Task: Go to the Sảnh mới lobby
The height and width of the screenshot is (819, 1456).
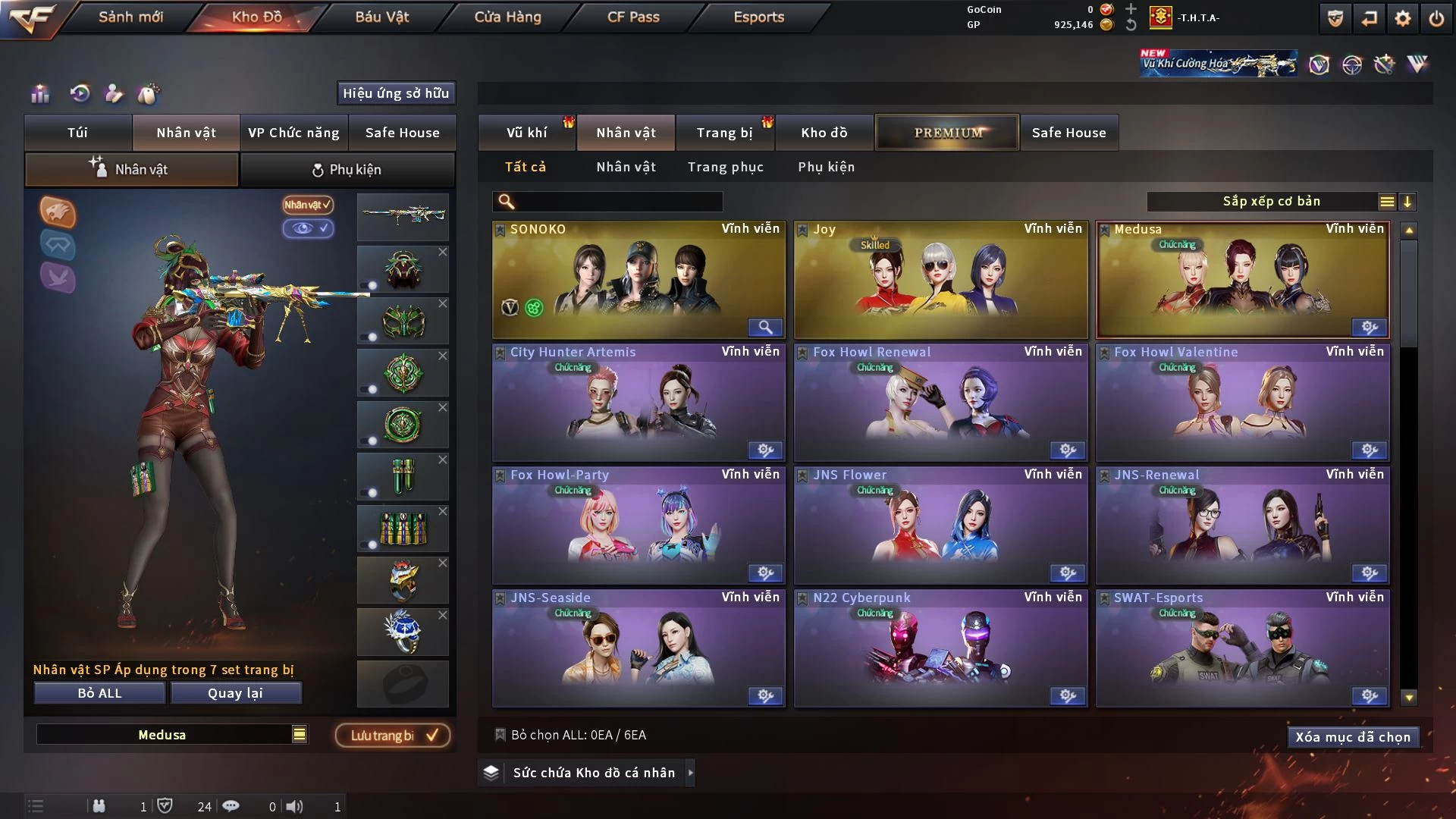Action: tap(130, 17)
